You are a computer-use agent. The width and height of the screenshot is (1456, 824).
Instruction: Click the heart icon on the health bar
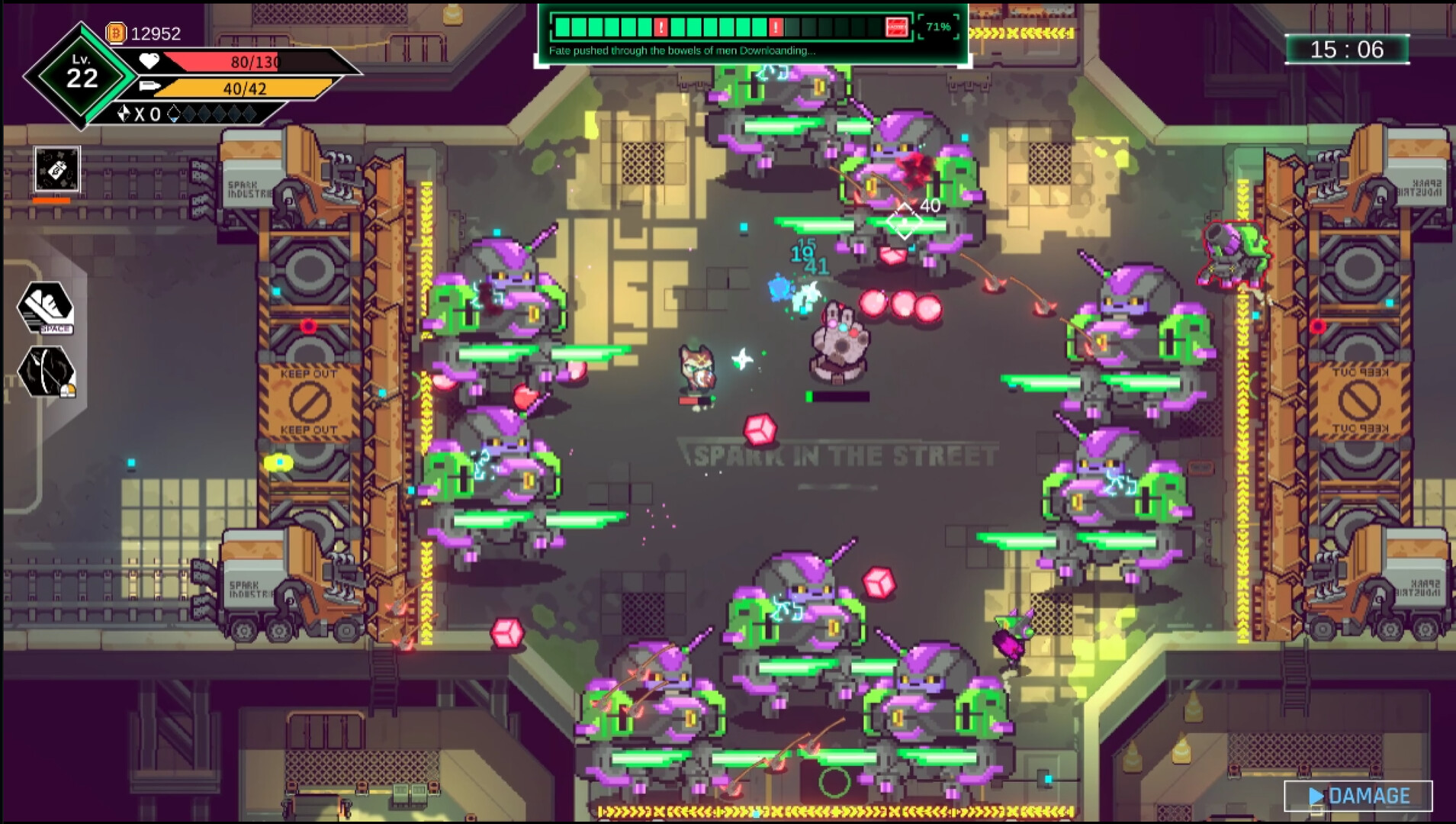point(149,62)
